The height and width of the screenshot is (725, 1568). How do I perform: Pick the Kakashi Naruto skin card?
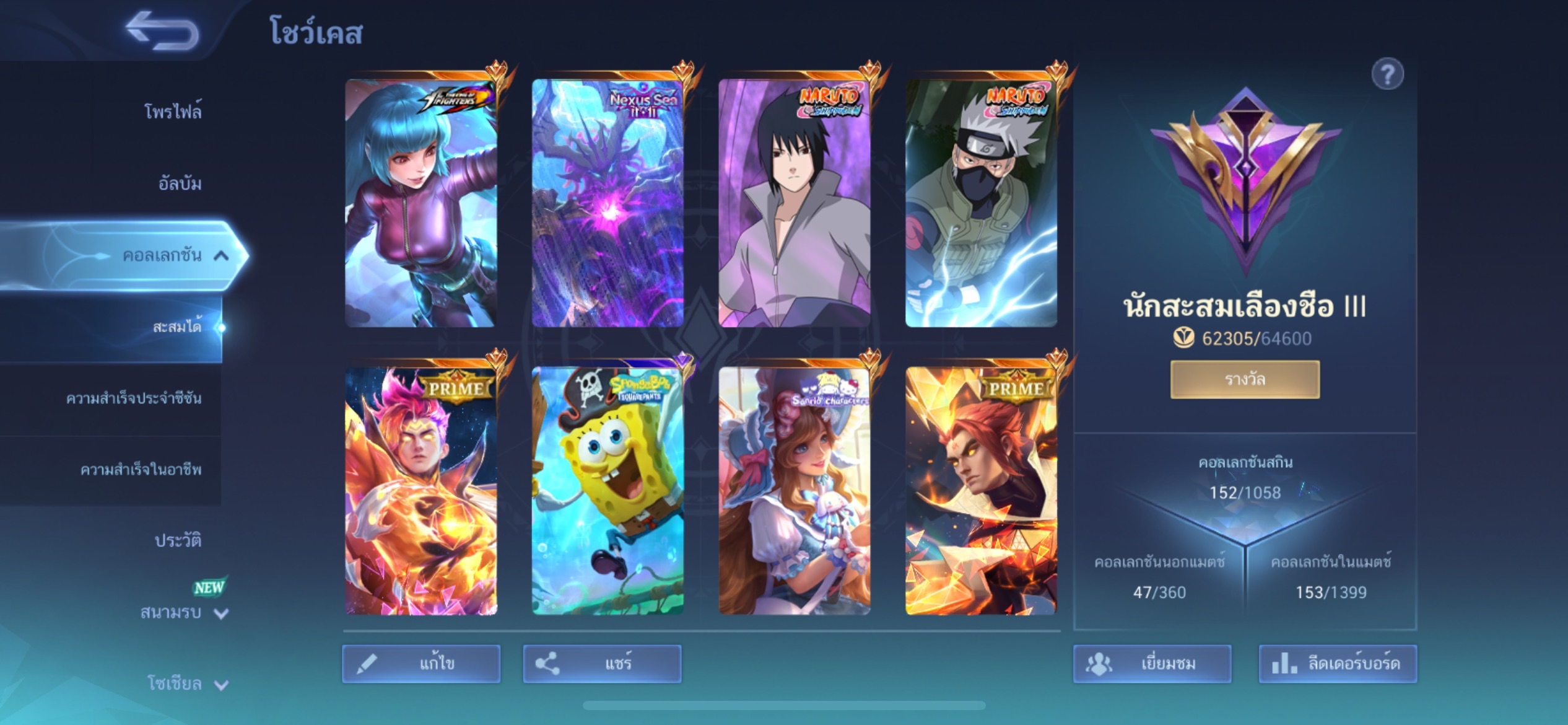click(981, 203)
